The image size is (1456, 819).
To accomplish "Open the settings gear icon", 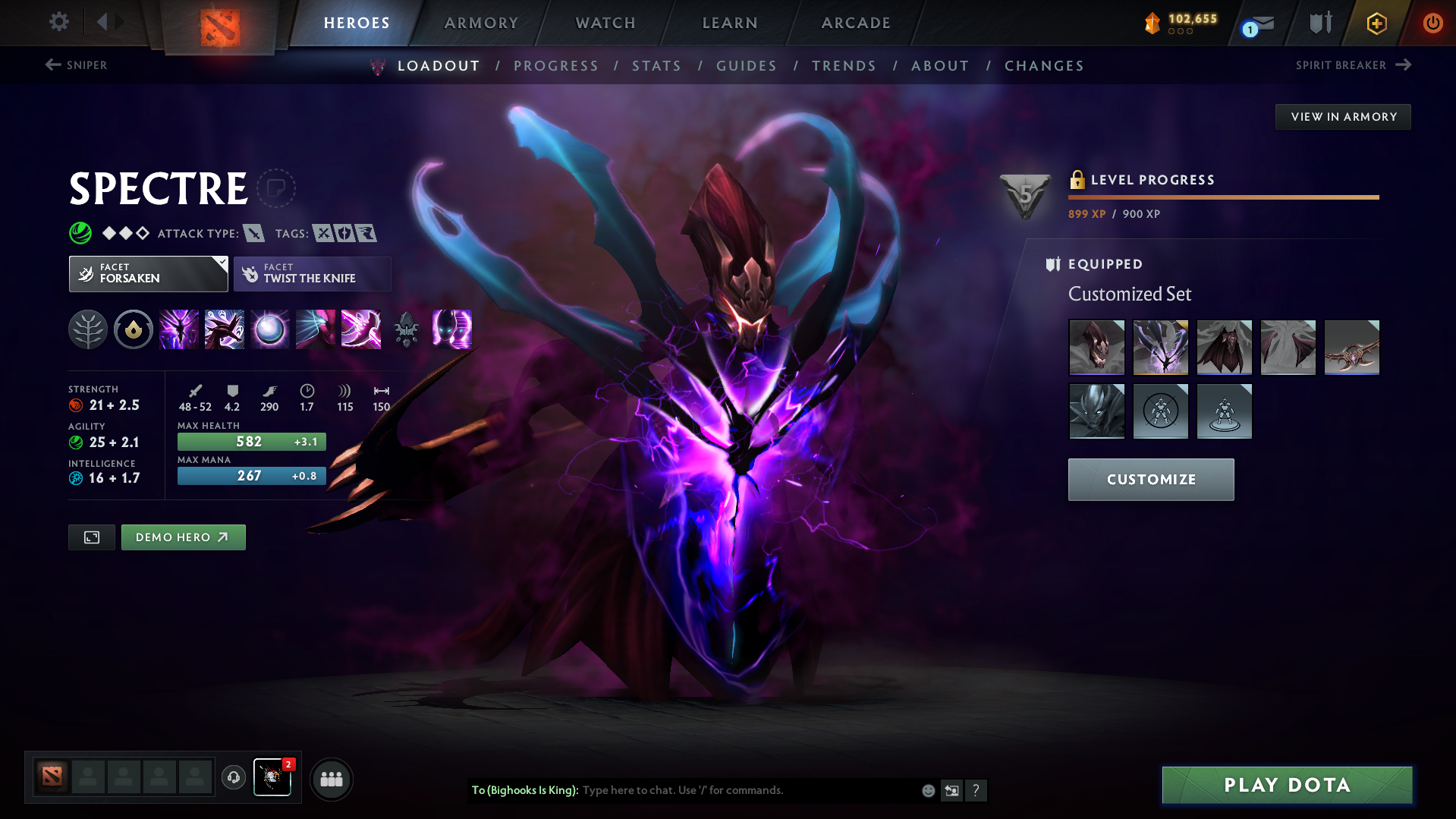I will coord(58,22).
